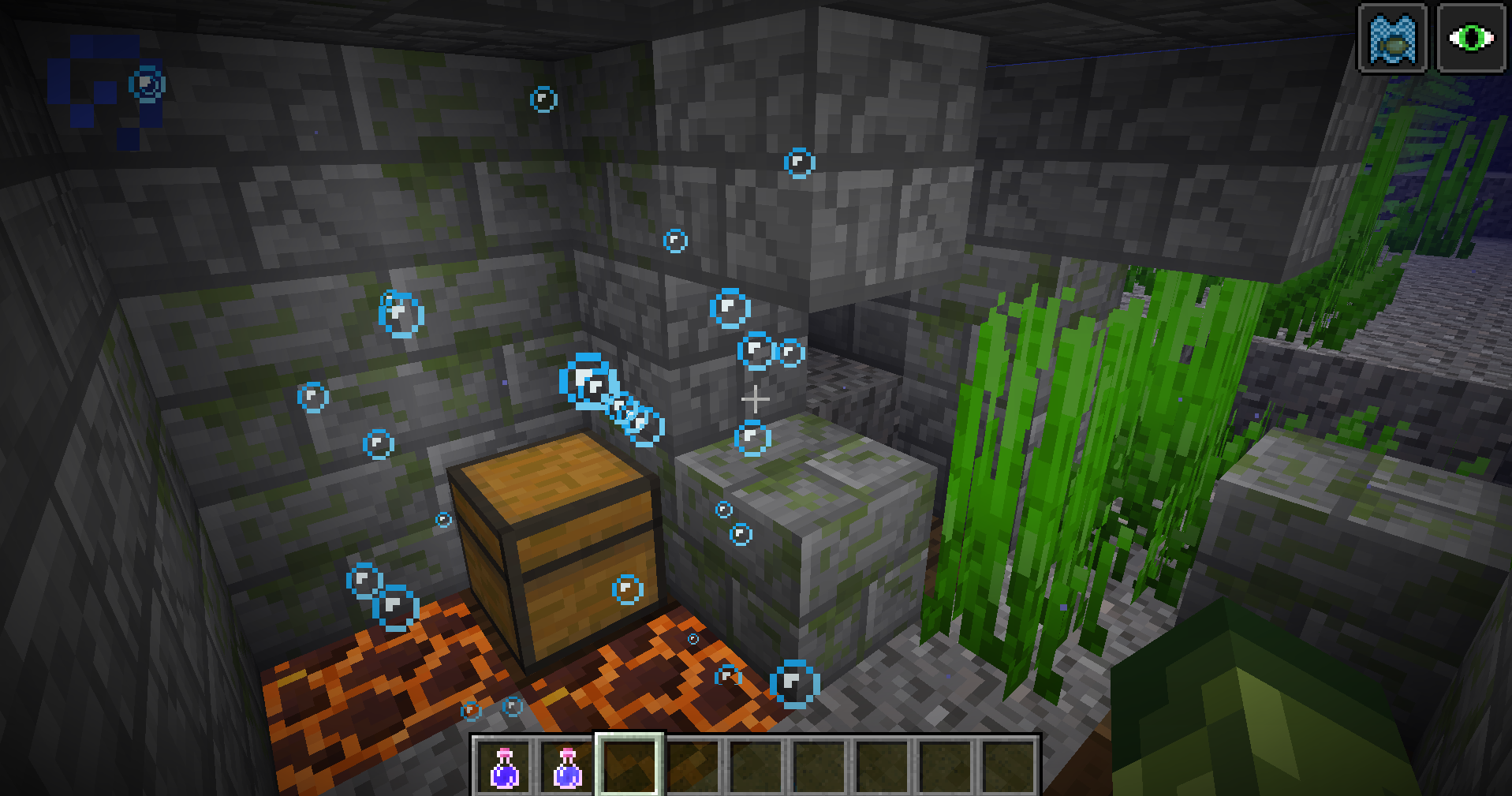Select the potion in the second hotbar slot
Image resolution: width=1512 pixels, height=796 pixels.
566,766
